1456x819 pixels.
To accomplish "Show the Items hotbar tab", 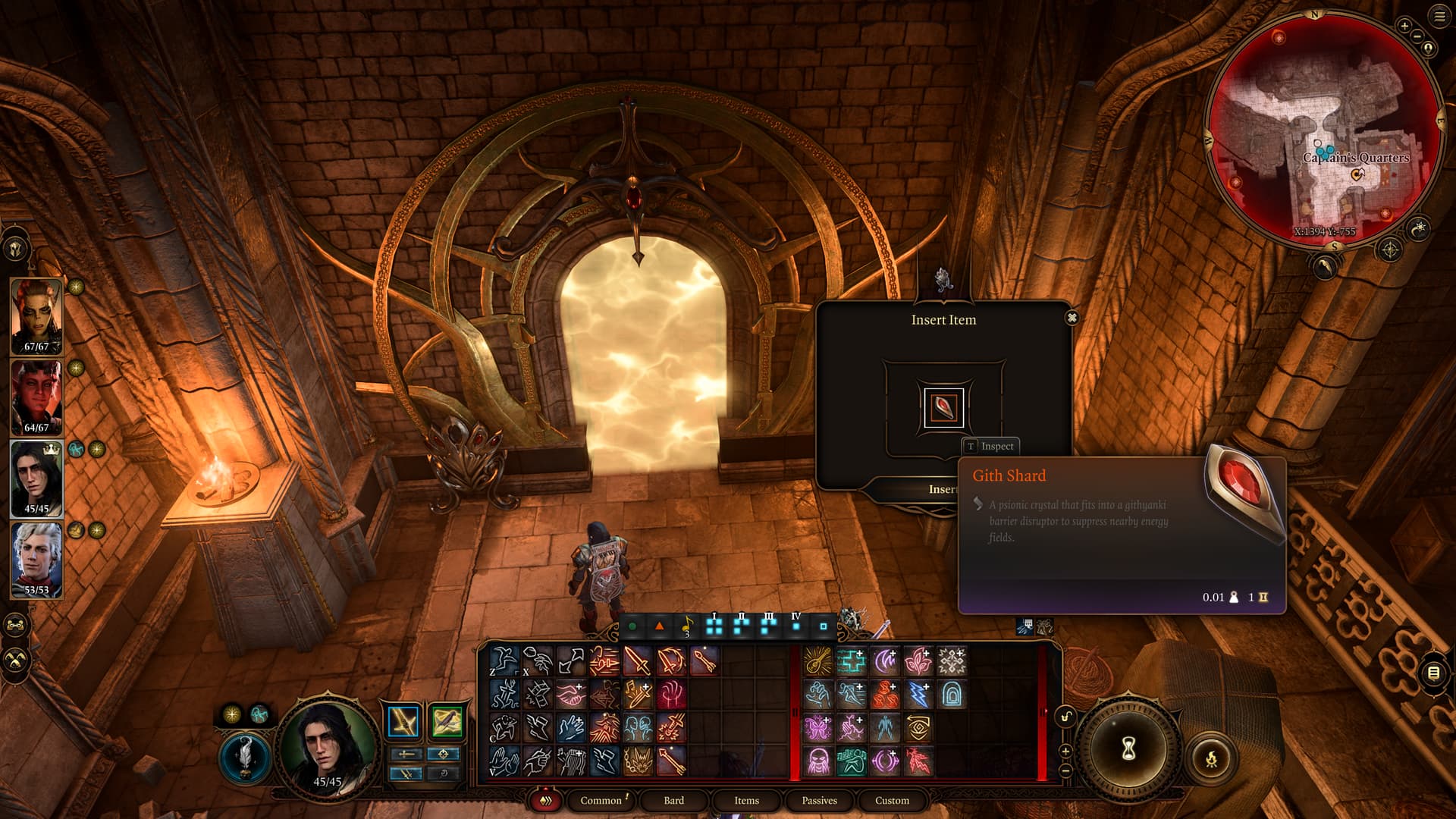I will pyautogui.click(x=746, y=801).
